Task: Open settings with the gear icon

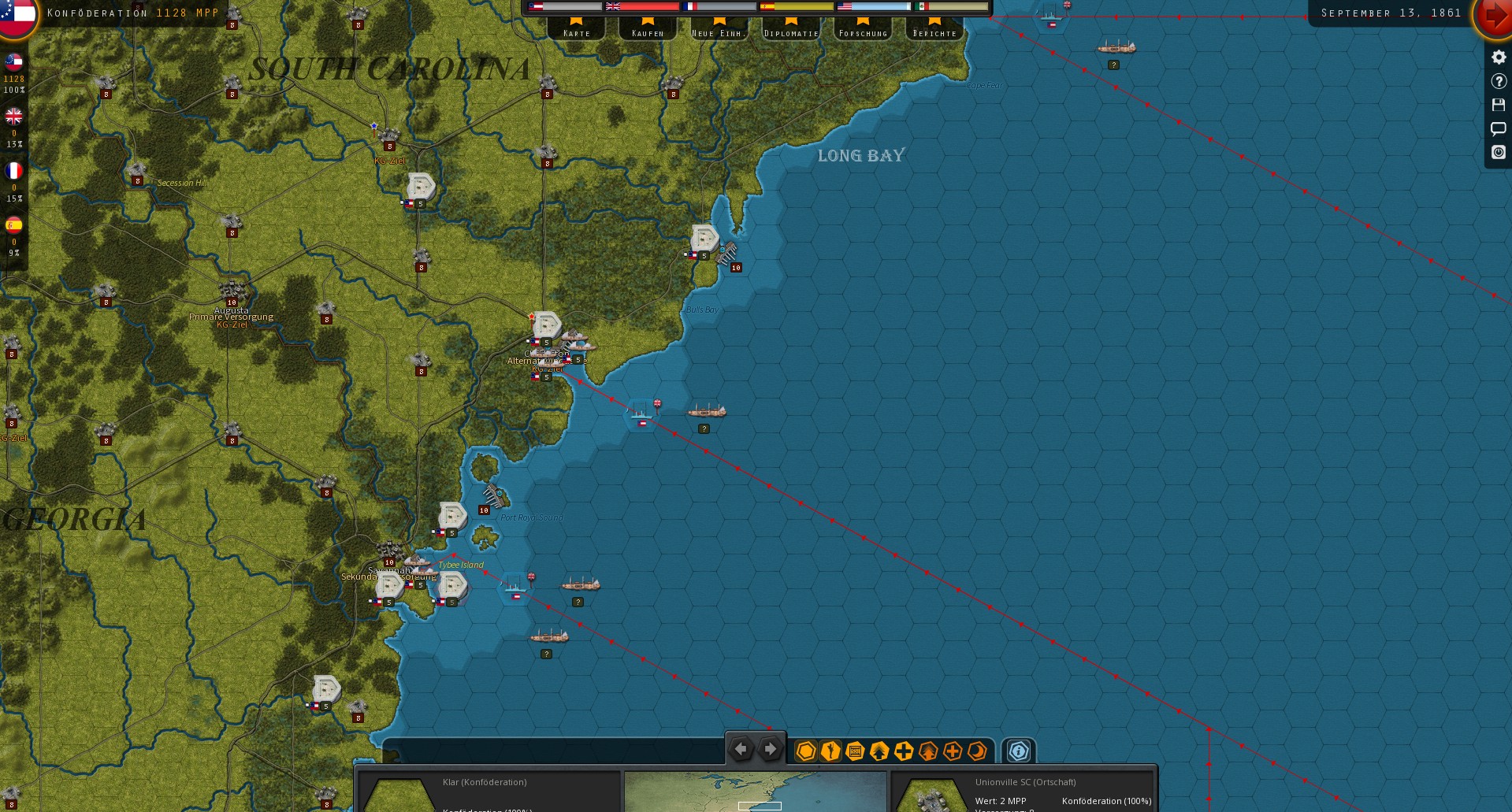Action: 1499,57
